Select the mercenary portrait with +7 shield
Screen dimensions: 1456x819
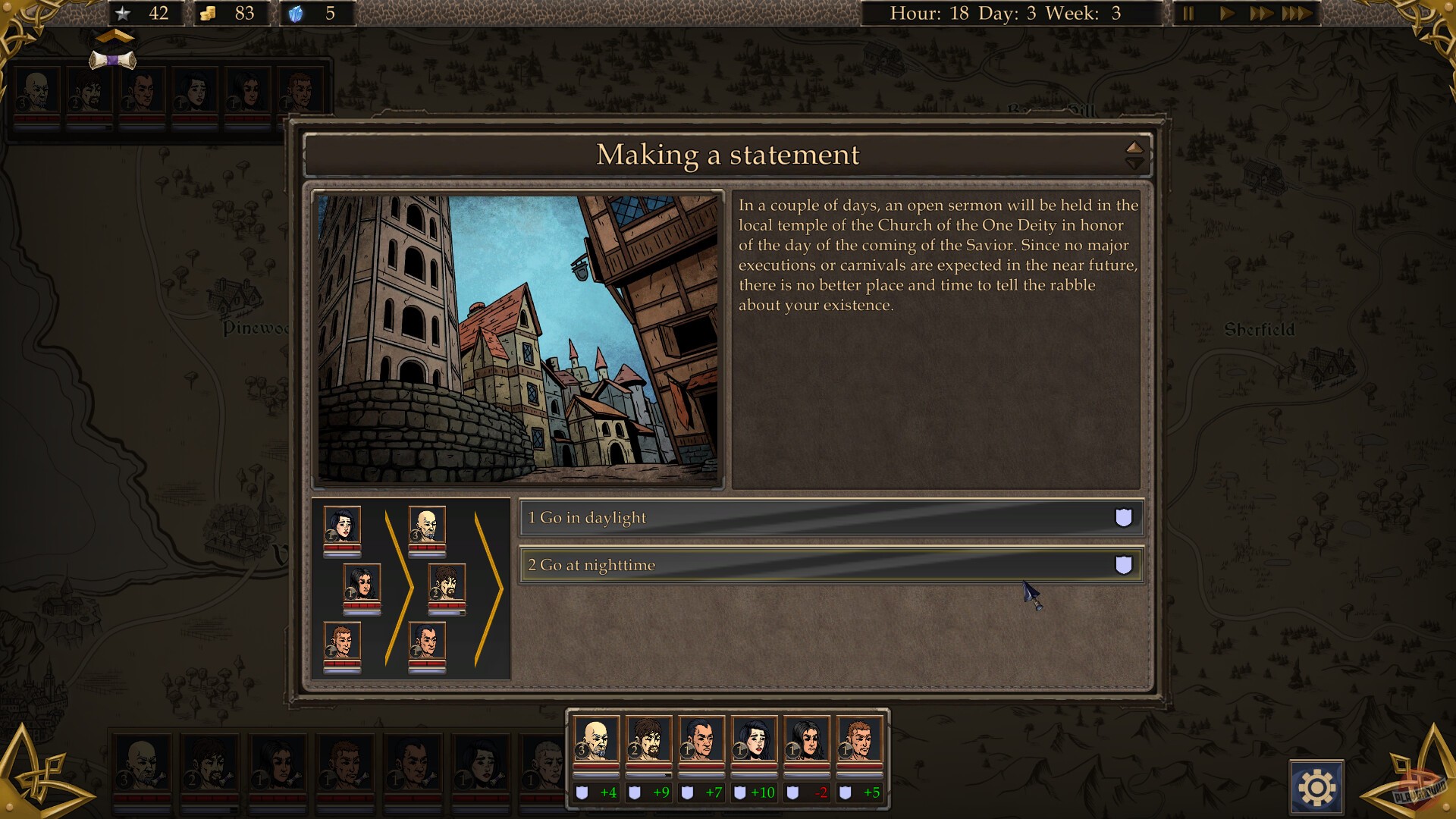click(701, 740)
